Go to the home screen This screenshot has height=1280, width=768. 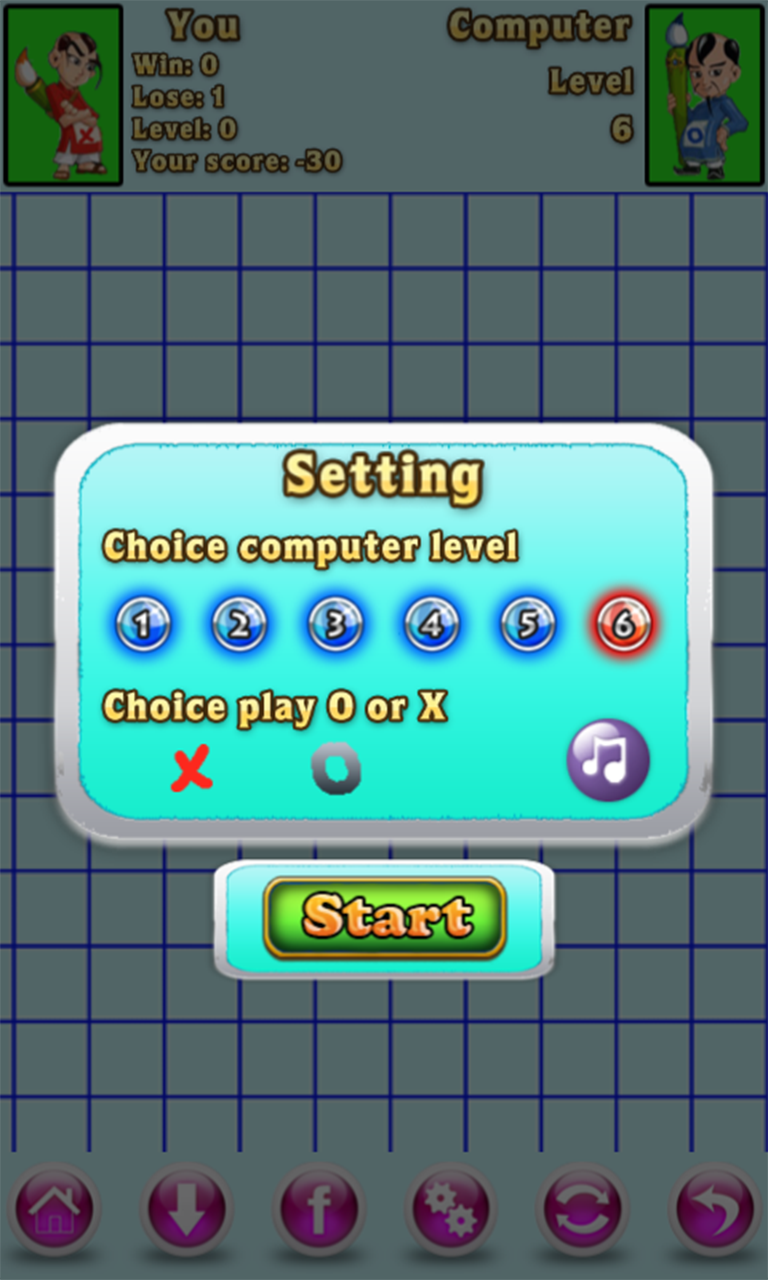point(54,1210)
